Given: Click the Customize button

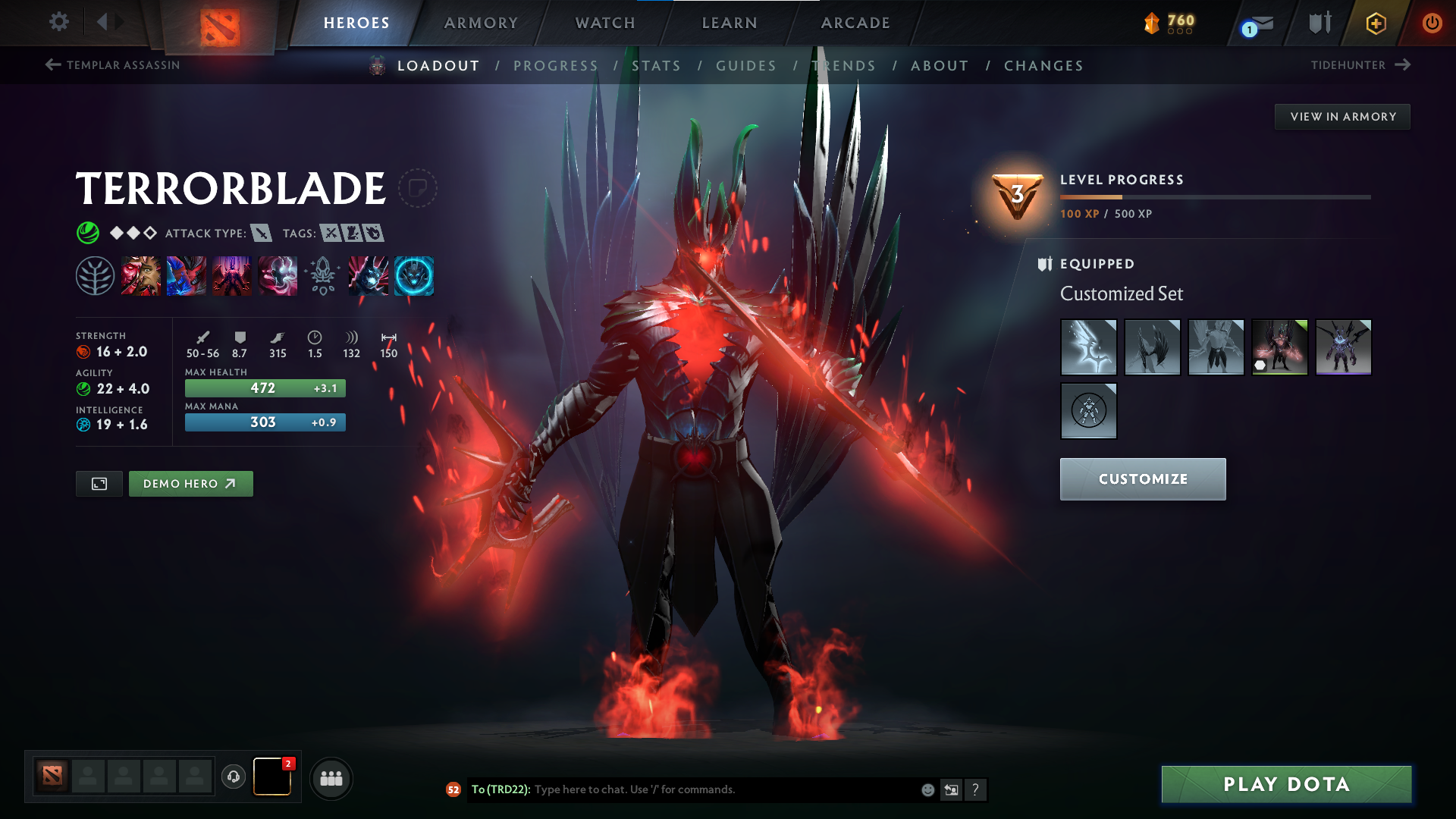Looking at the screenshot, I should [x=1142, y=479].
